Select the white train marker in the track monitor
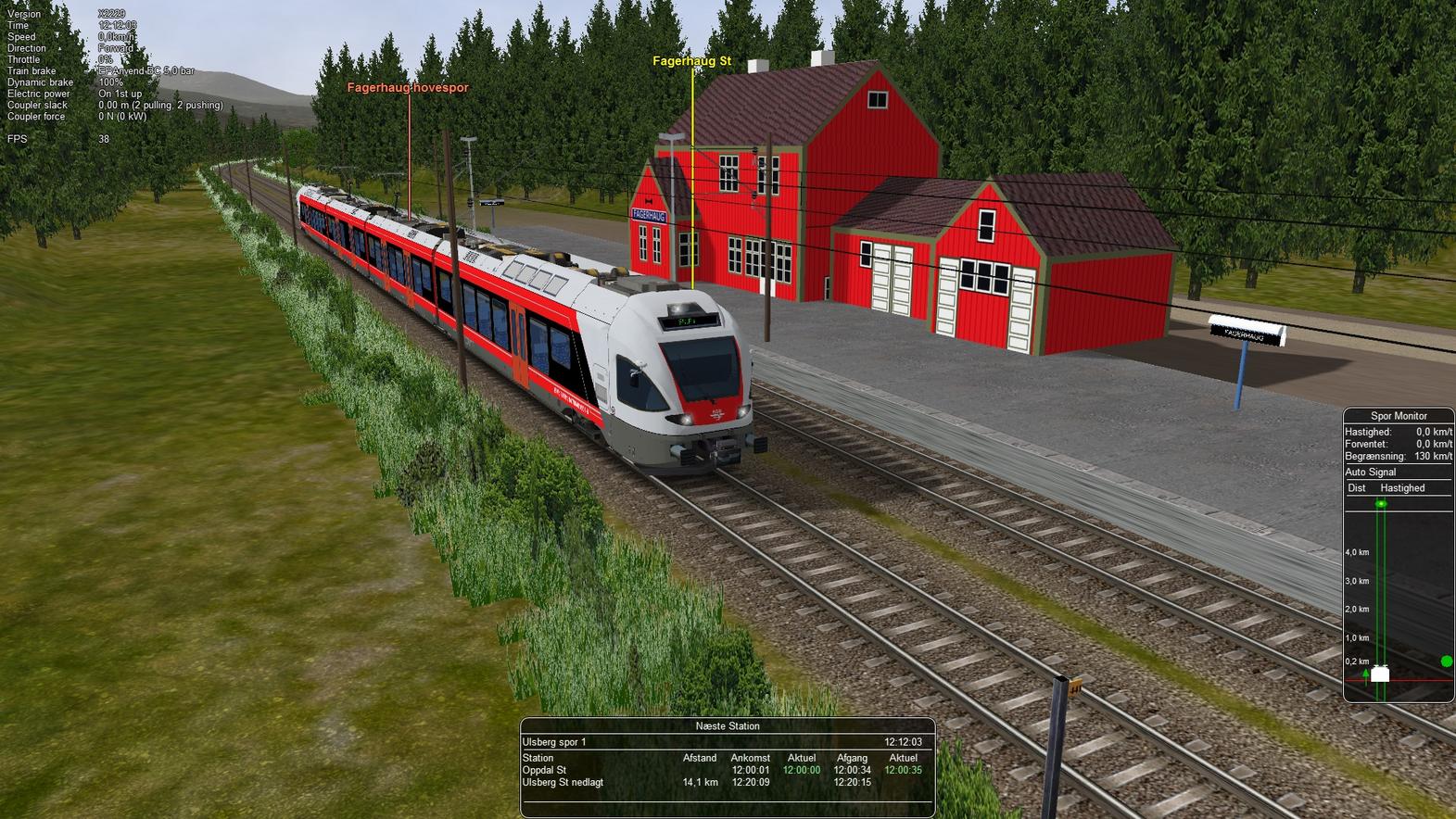 click(1380, 674)
